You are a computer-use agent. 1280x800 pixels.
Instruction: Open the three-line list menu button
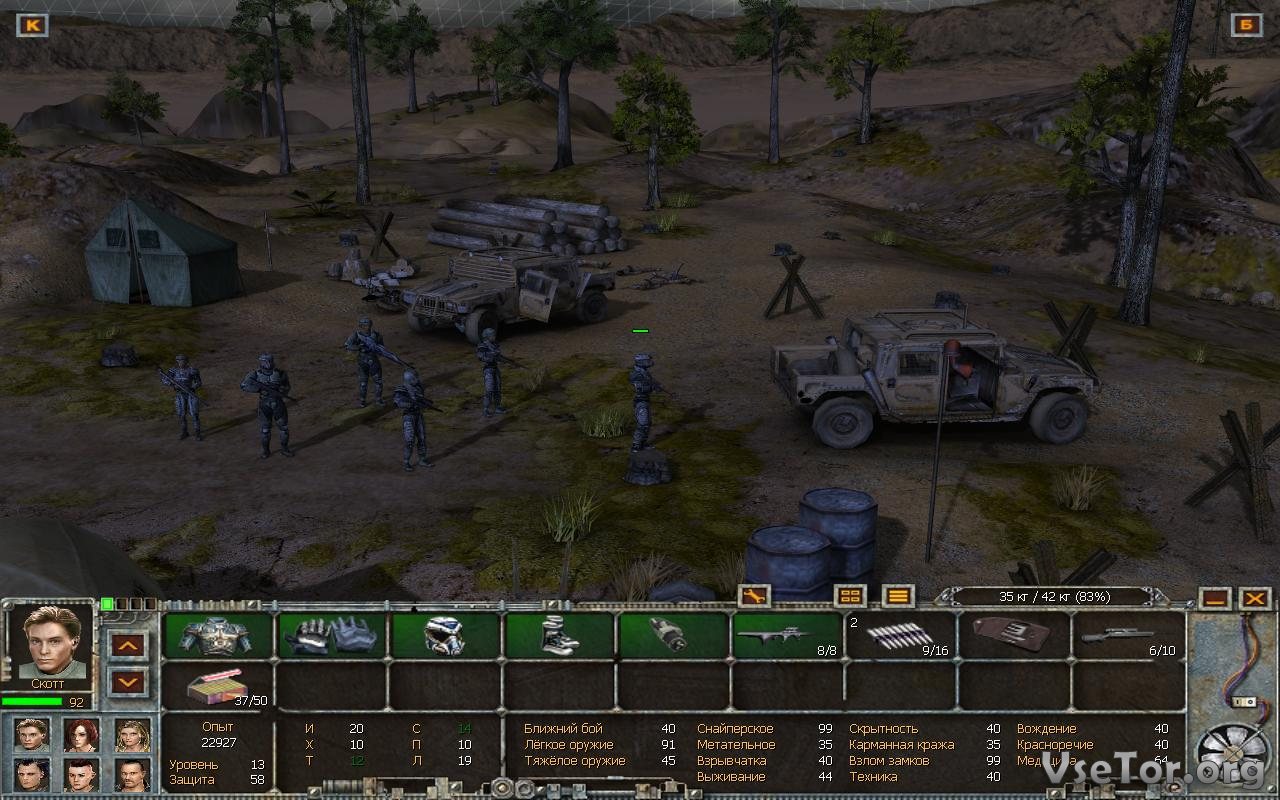coord(898,596)
